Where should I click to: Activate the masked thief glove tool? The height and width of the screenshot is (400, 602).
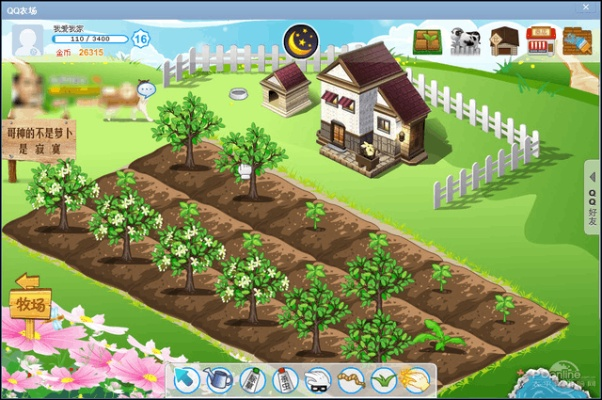(x=317, y=379)
